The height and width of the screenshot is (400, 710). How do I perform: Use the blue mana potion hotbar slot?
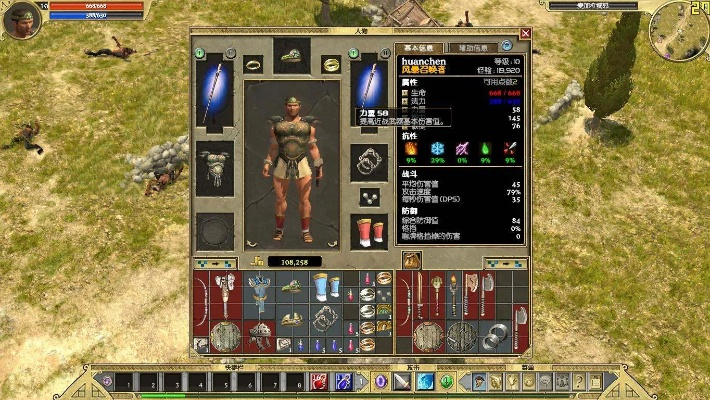[x=343, y=381]
